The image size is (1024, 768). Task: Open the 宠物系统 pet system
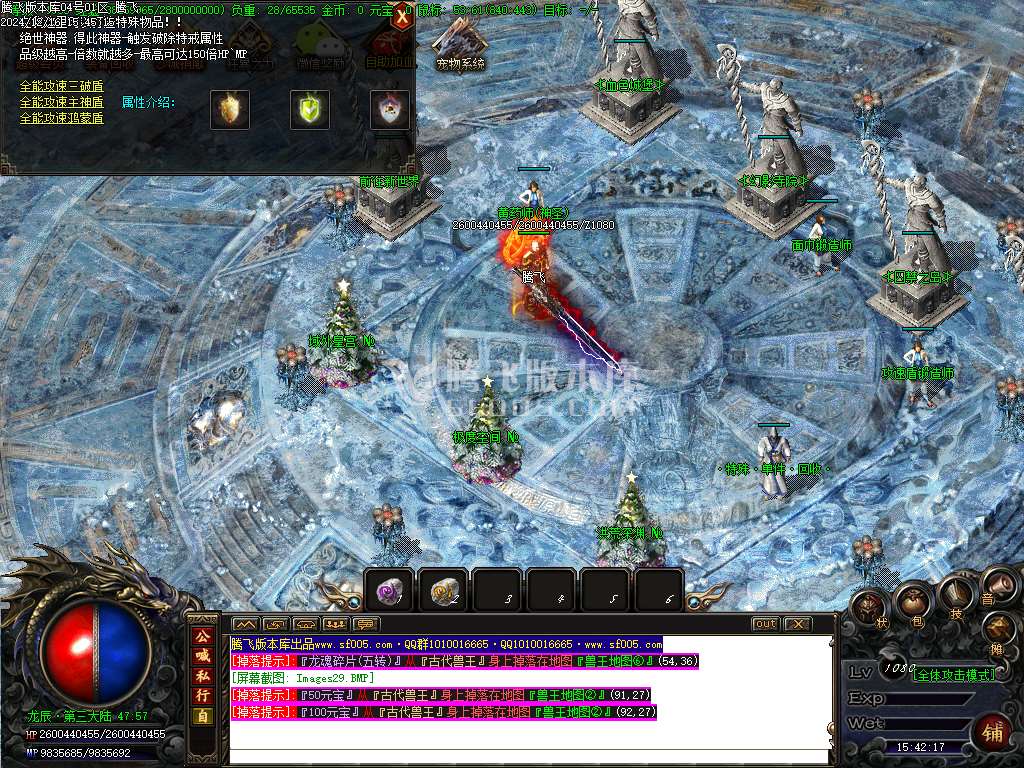[x=460, y=45]
